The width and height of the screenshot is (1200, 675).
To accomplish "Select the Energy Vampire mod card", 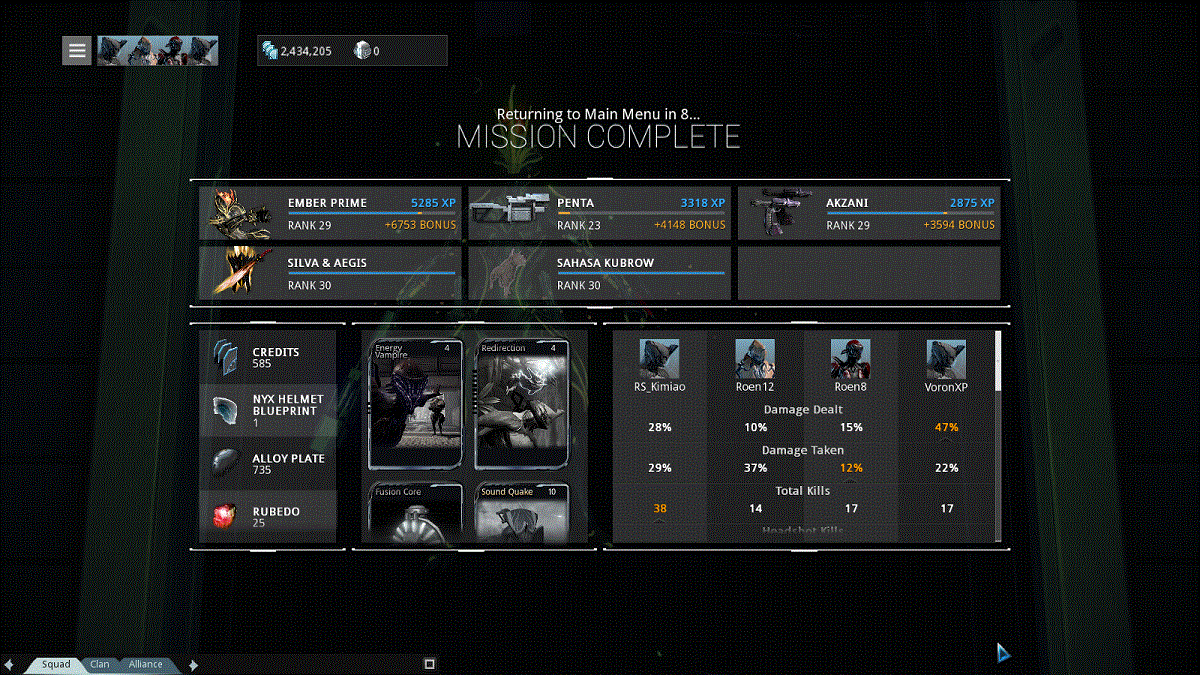I will click(416, 405).
